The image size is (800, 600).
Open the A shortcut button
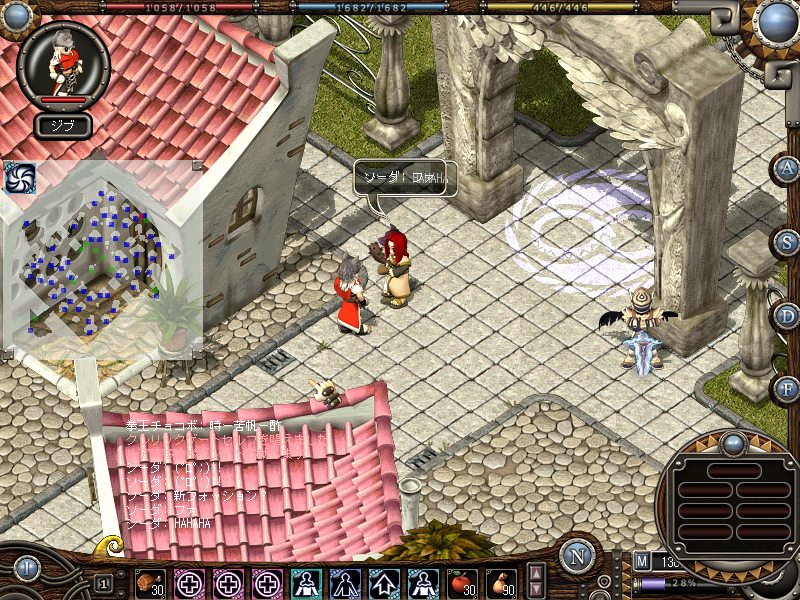tap(787, 169)
